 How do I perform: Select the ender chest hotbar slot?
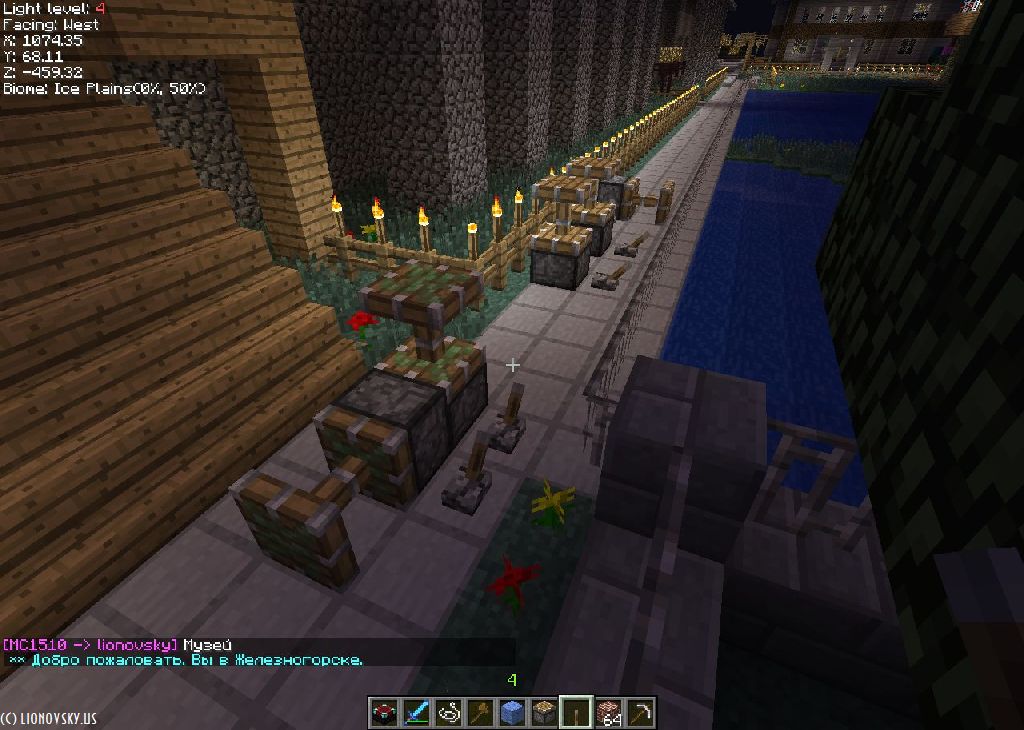point(383,712)
